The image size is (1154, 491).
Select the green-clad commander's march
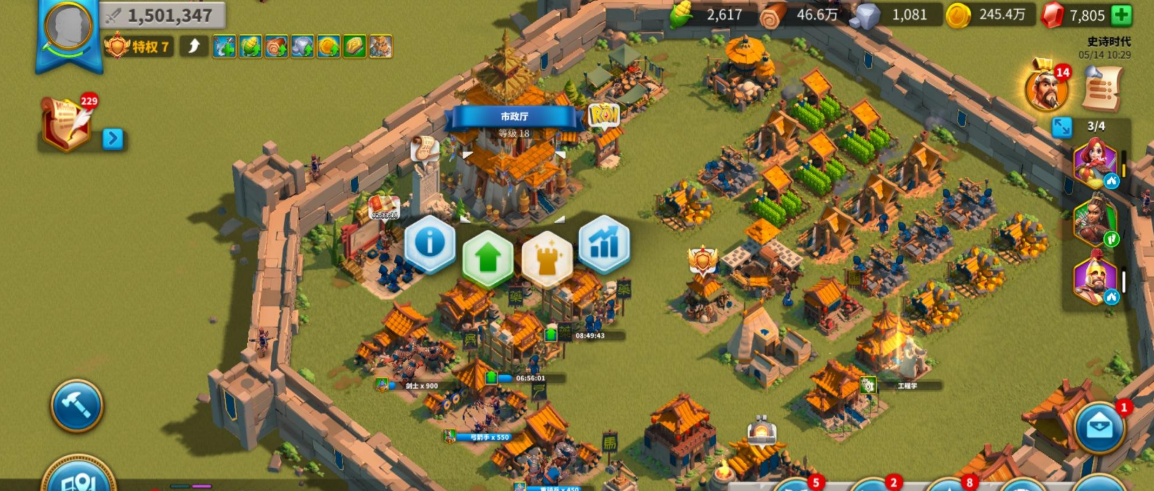(x=1094, y=222)
